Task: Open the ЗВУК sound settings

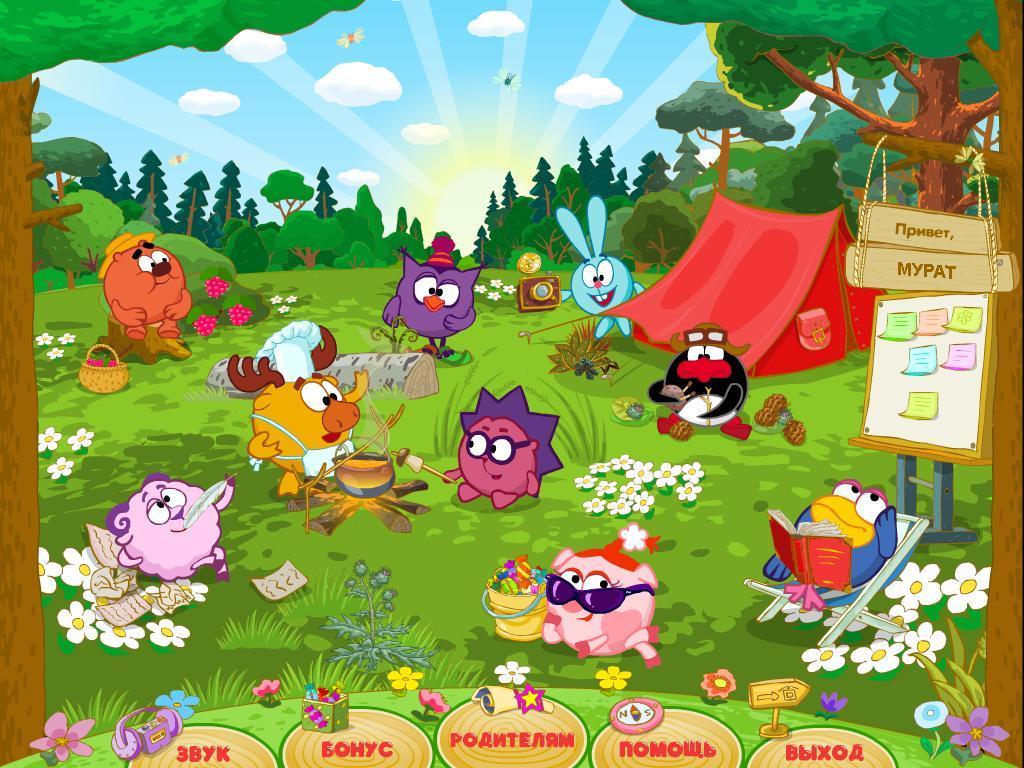Action: pyautogui.click(x=203, y=749)
